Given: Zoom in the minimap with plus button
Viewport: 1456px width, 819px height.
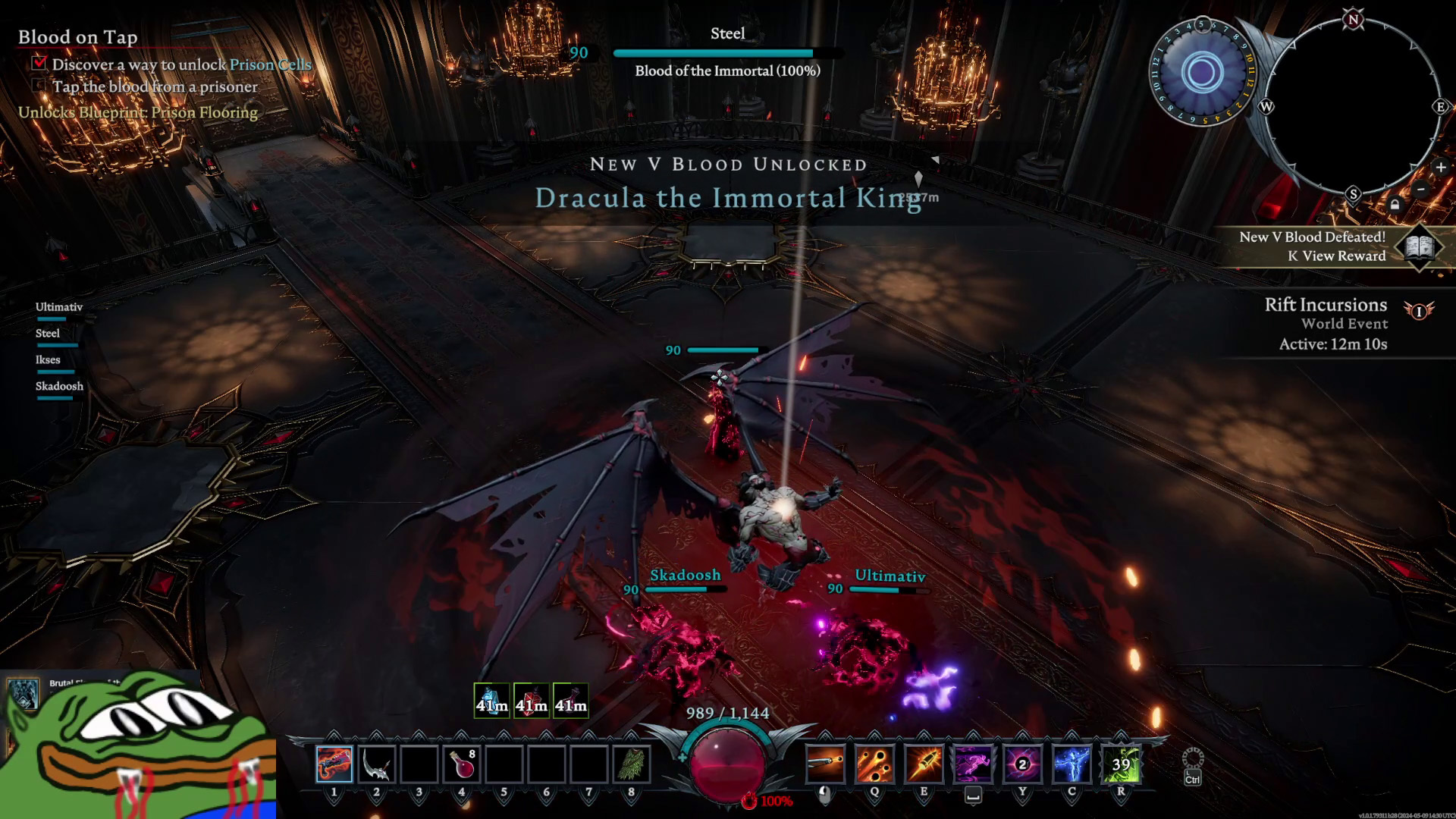Looking at the screenshot, I should (1441, 168).
